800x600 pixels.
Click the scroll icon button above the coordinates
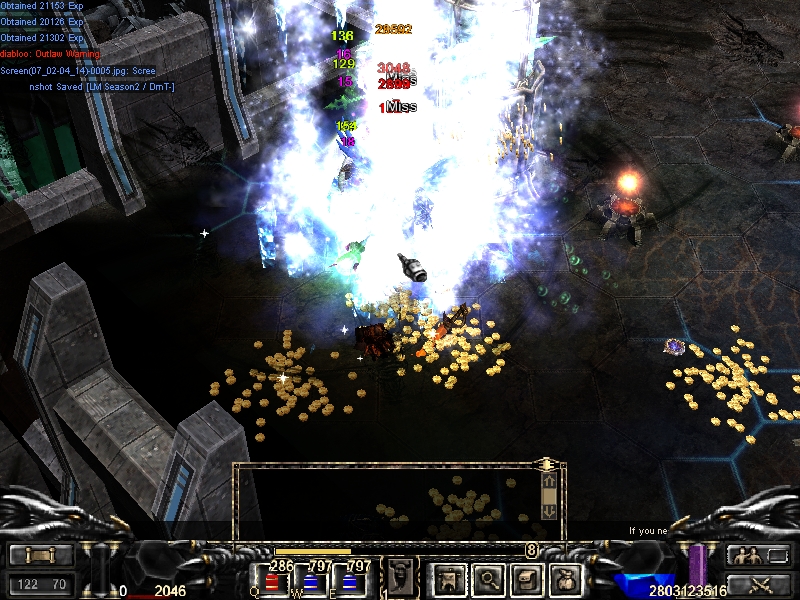coord(41,556)
